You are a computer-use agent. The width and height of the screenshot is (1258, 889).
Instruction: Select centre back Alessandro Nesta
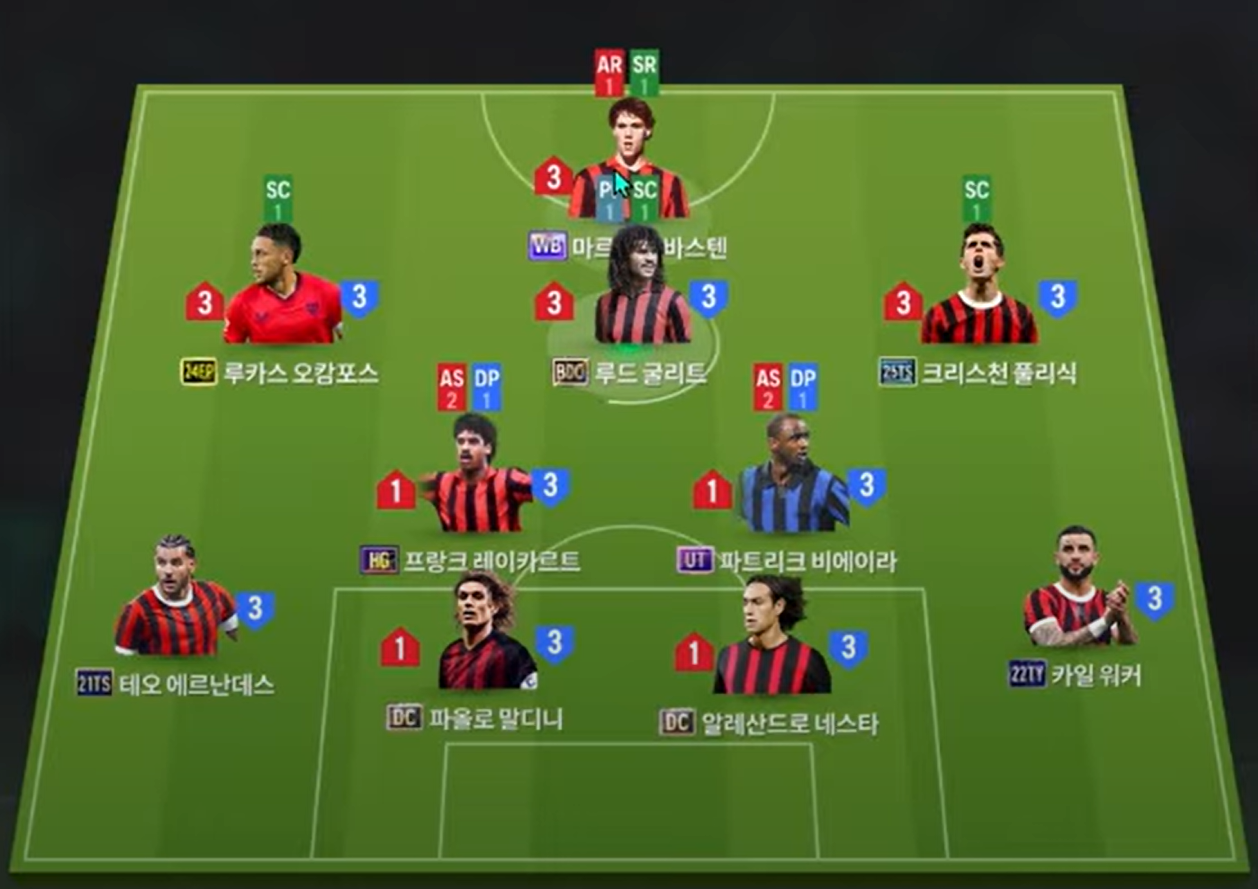771,640
